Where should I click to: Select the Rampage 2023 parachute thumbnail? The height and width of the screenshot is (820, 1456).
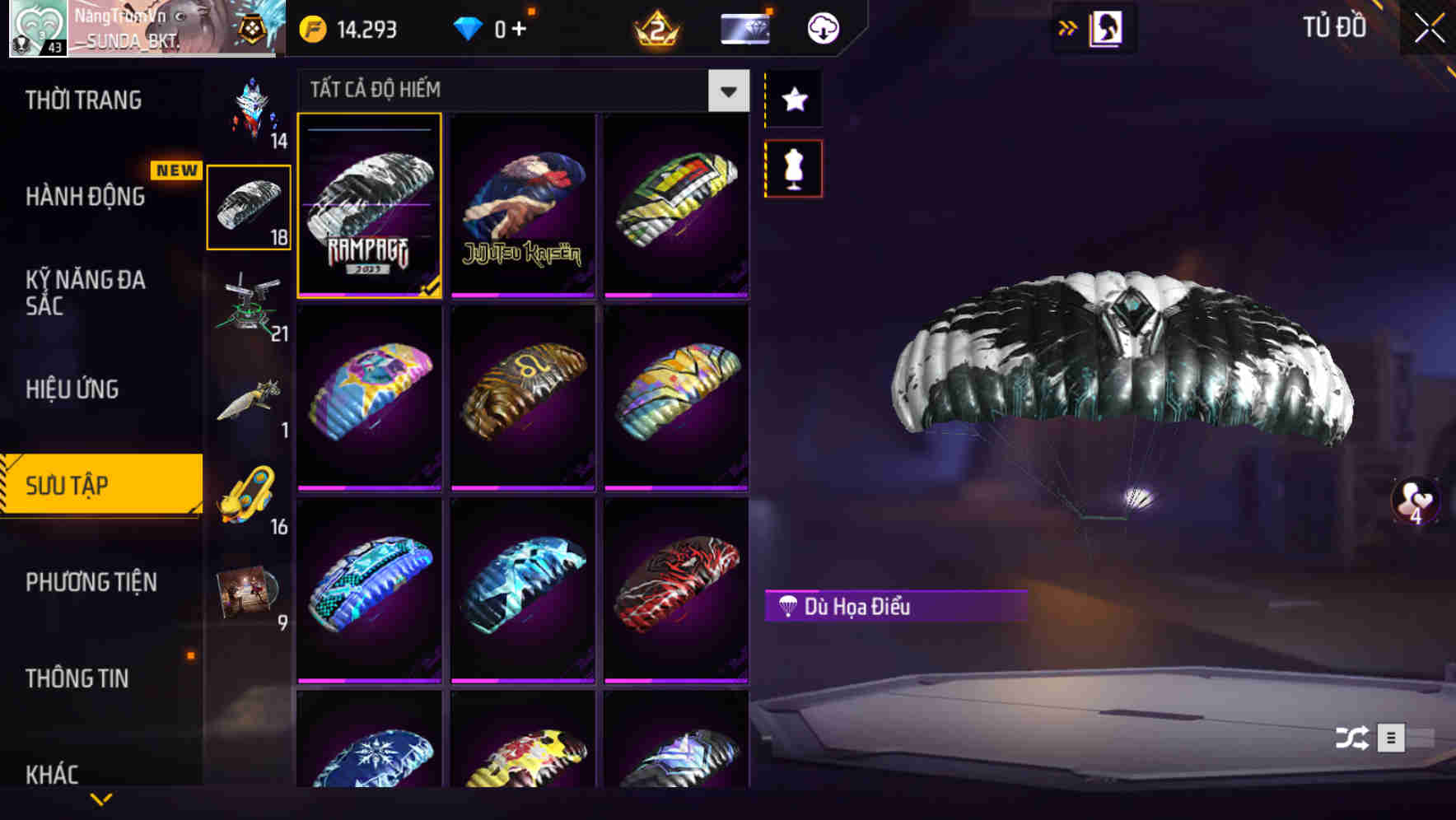click(370, 207)
